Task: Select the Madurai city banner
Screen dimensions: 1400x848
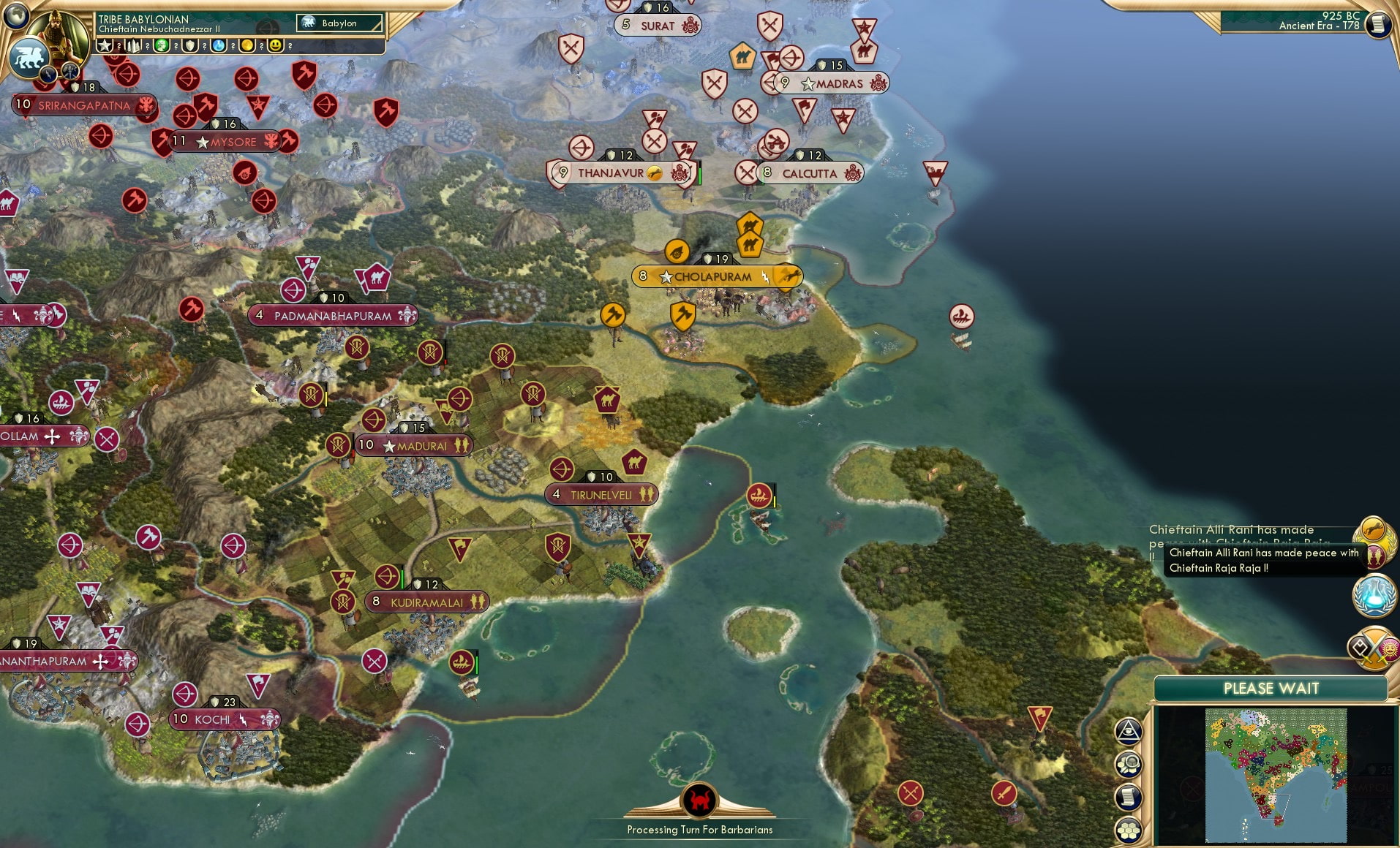Action: point(415,444)
